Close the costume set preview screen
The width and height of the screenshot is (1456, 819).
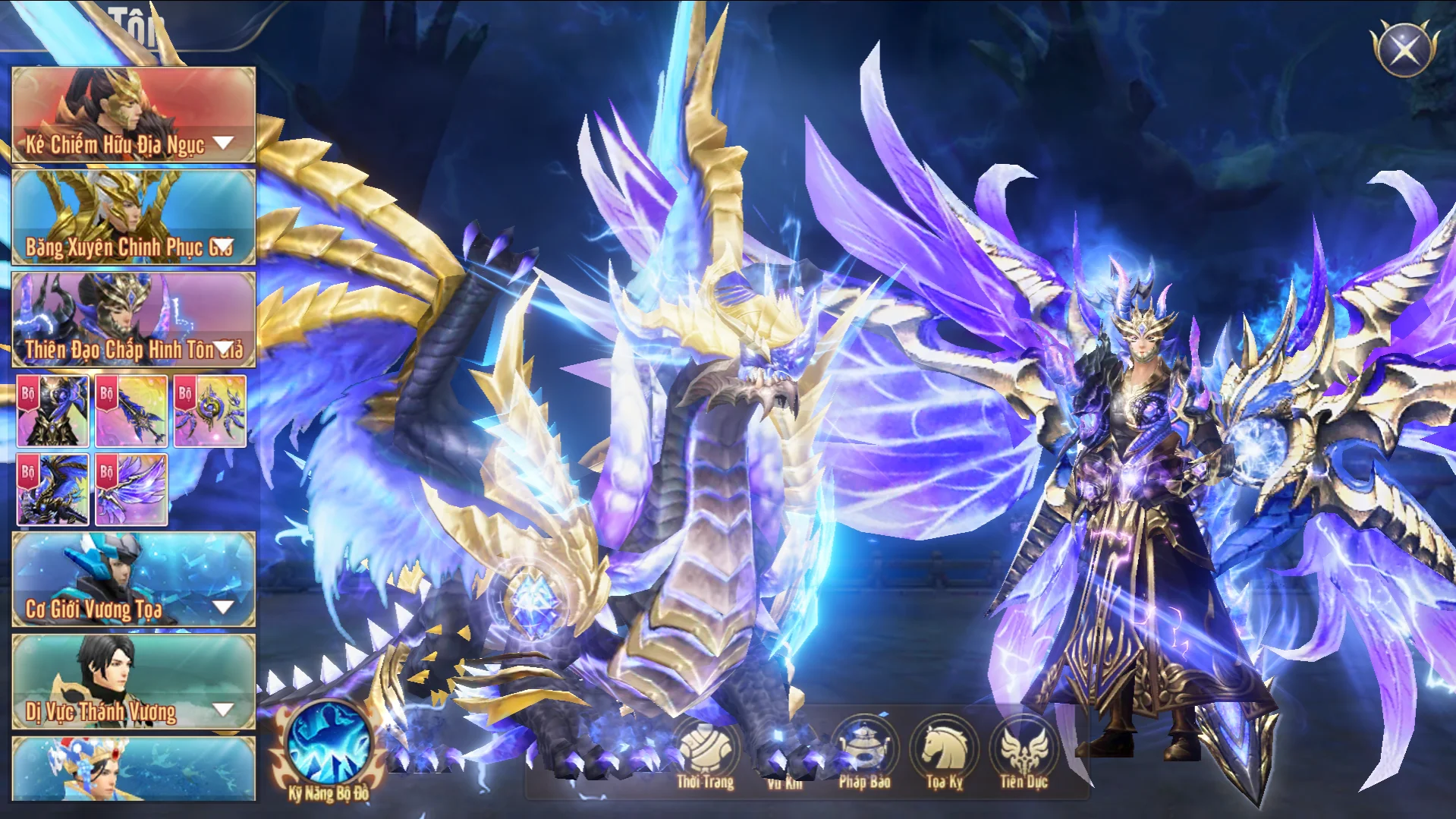1404,50
